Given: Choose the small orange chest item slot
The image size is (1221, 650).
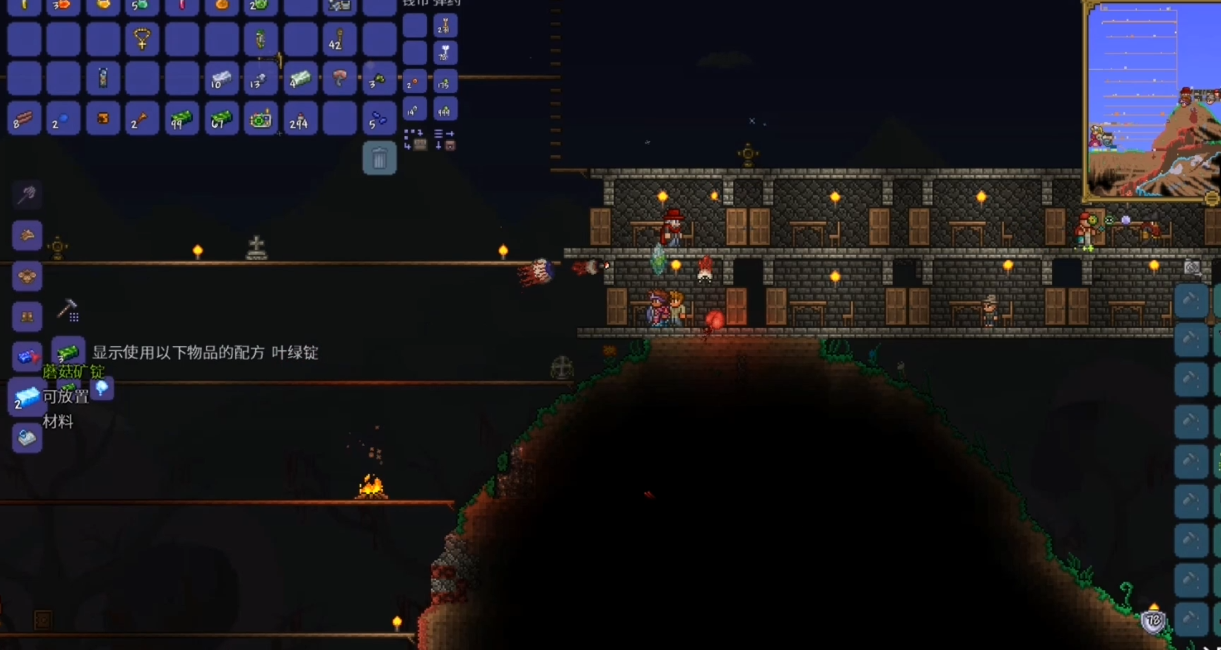Looking at the screenshot, I should [102, 119].
